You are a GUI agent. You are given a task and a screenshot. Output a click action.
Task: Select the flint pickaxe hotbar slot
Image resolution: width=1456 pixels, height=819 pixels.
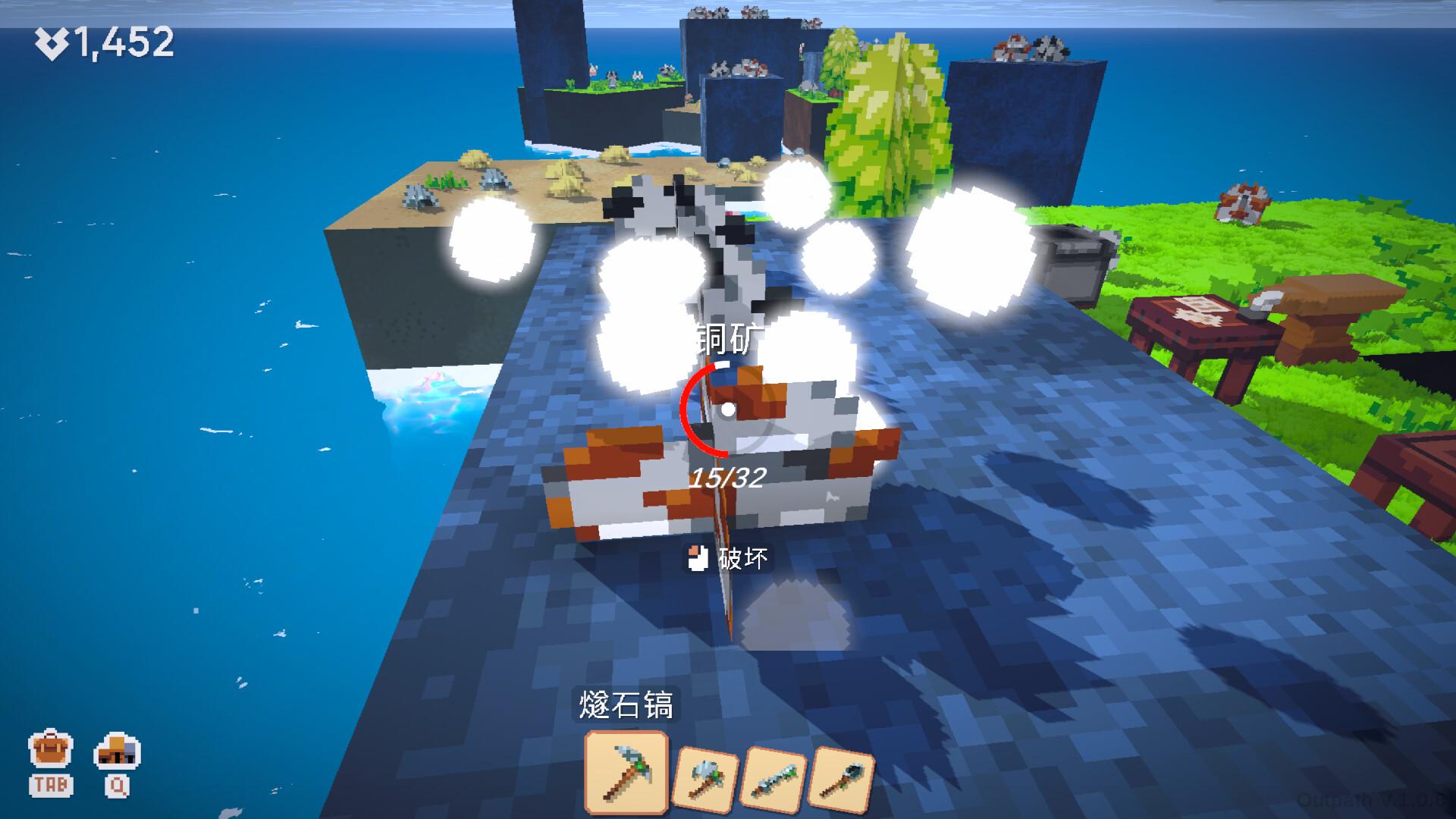(x=626, y=772)
